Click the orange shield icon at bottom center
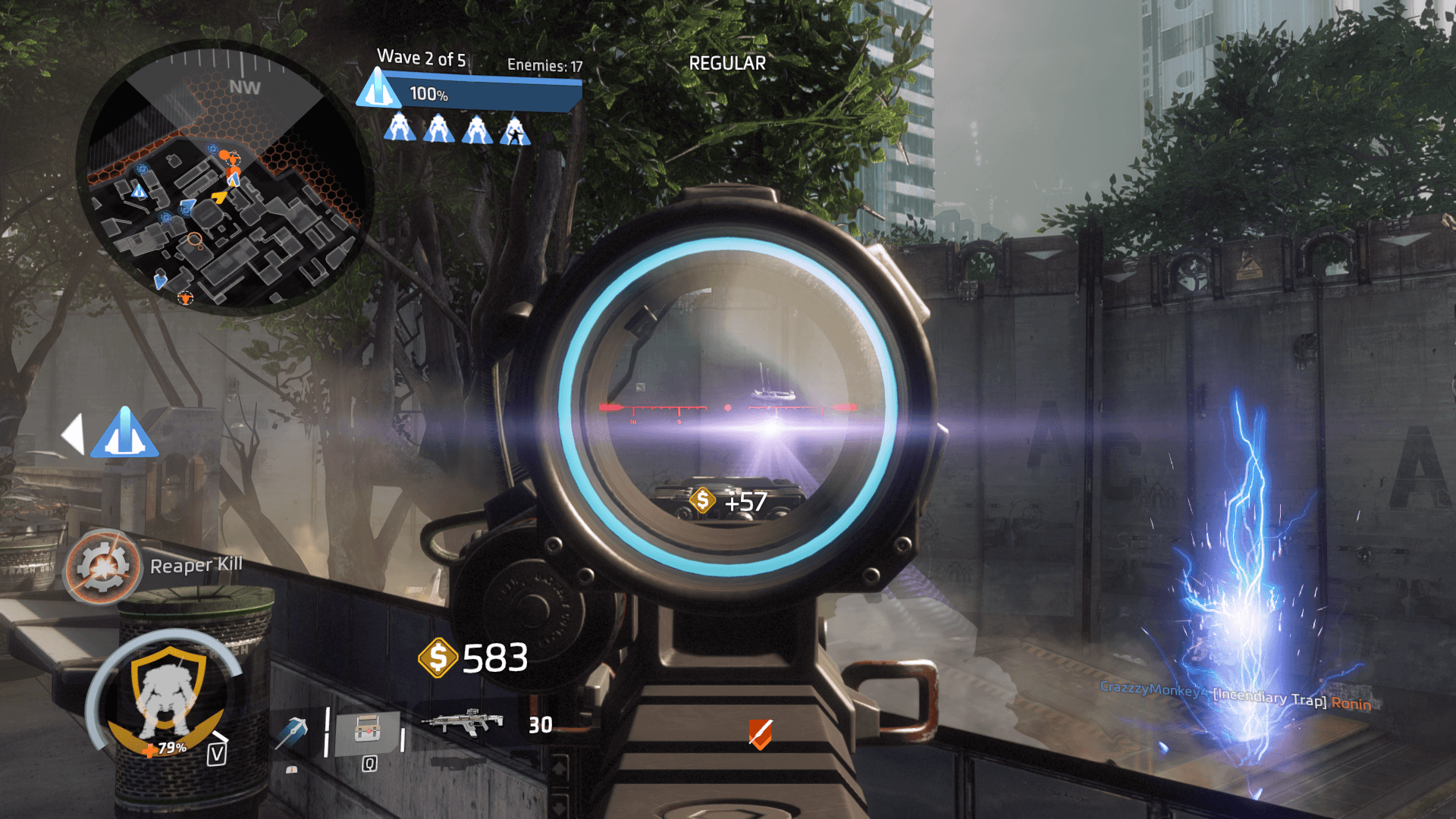Image resolution: width=1456 pixels, height=819 pixels. [760, 734]
